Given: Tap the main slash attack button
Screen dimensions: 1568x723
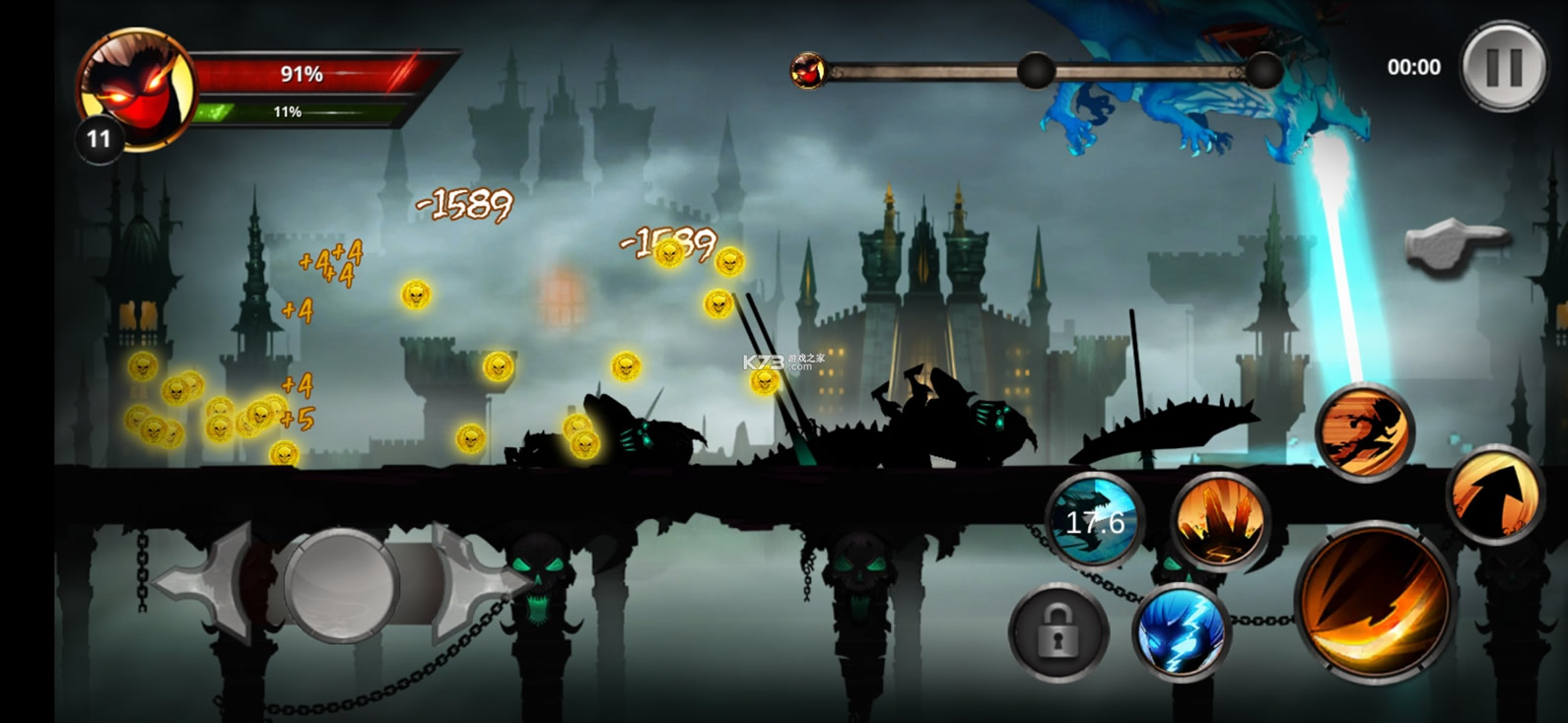Looking at the screenshot, I should tap(1375, 603).
